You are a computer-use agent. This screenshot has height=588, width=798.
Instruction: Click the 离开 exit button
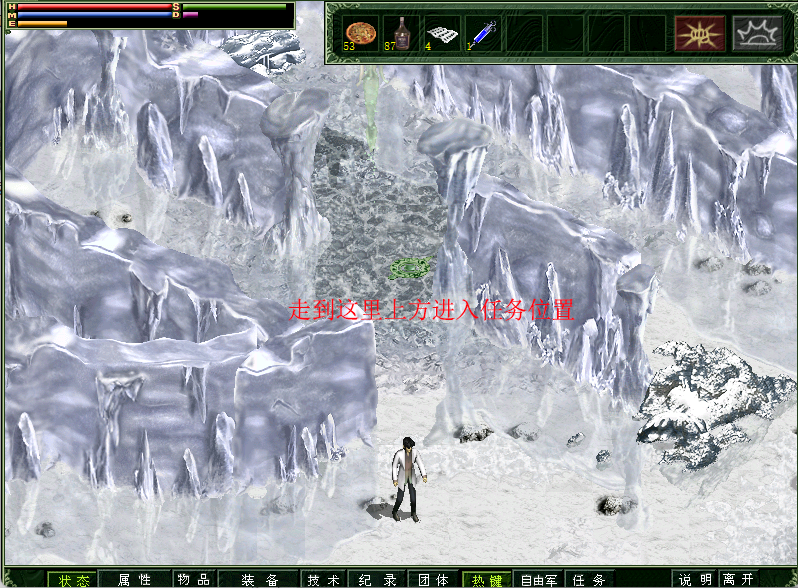click(x=739, y=579)
